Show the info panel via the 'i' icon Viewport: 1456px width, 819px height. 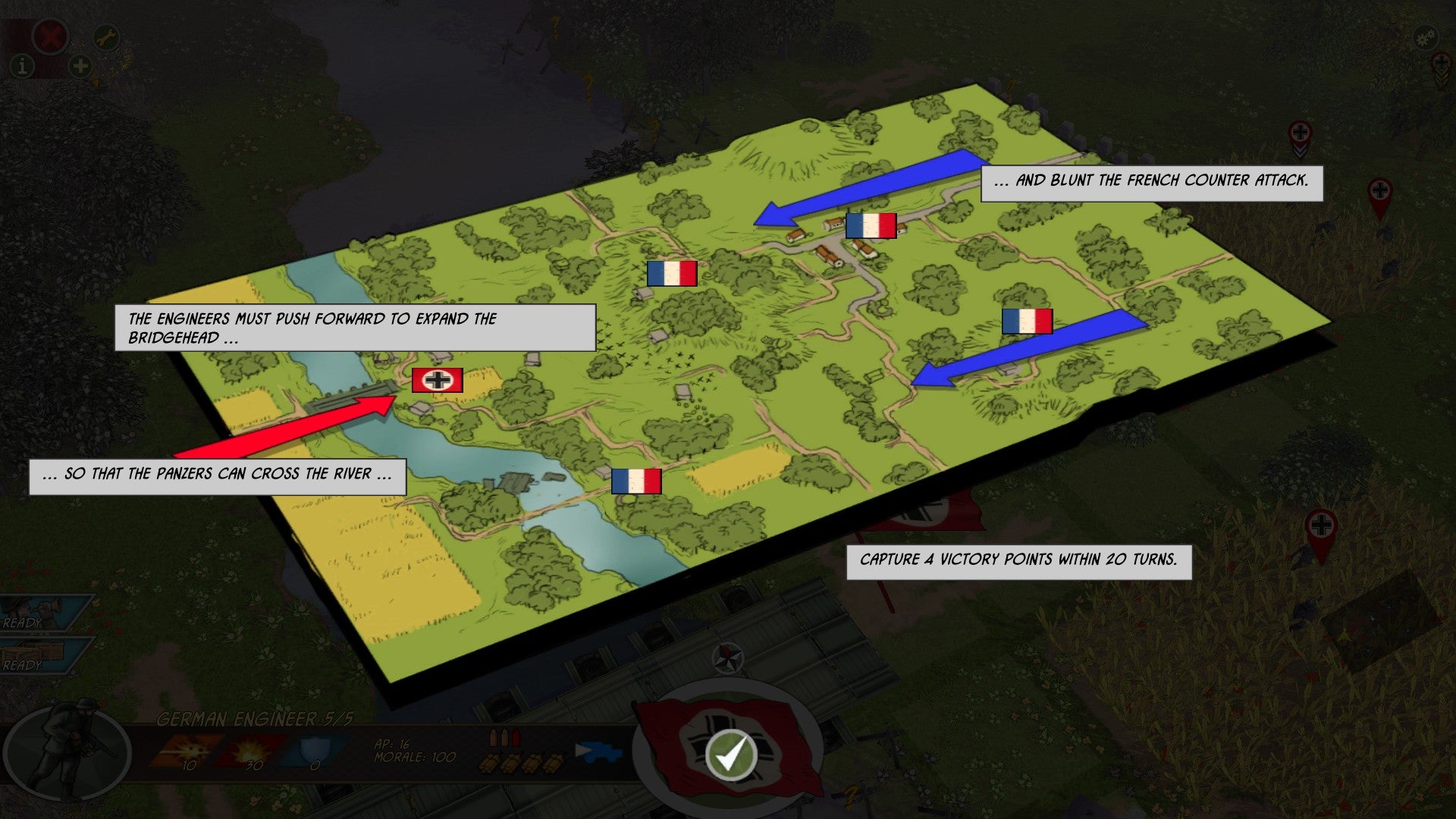(x=23, y=67)
